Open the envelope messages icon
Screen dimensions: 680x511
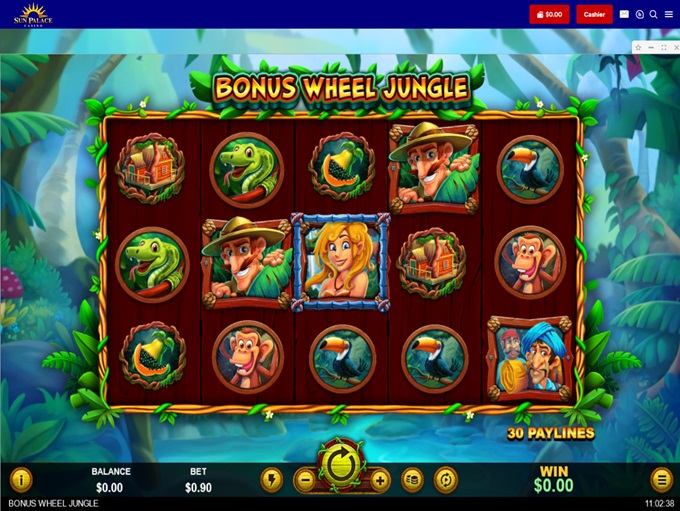pyautogui.click(x=625, y=15)
